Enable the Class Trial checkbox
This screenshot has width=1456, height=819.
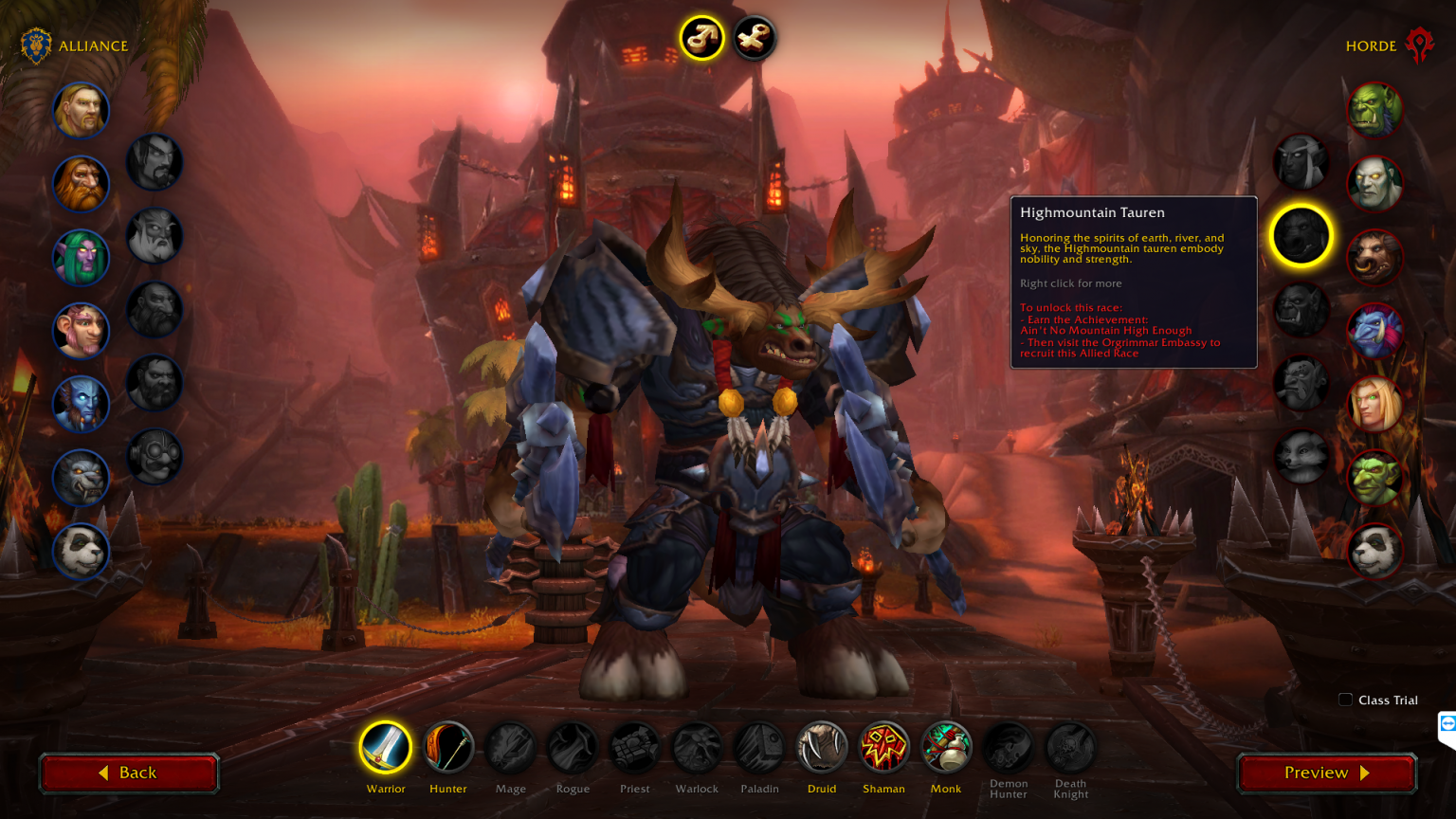(x=1345, y=700)
